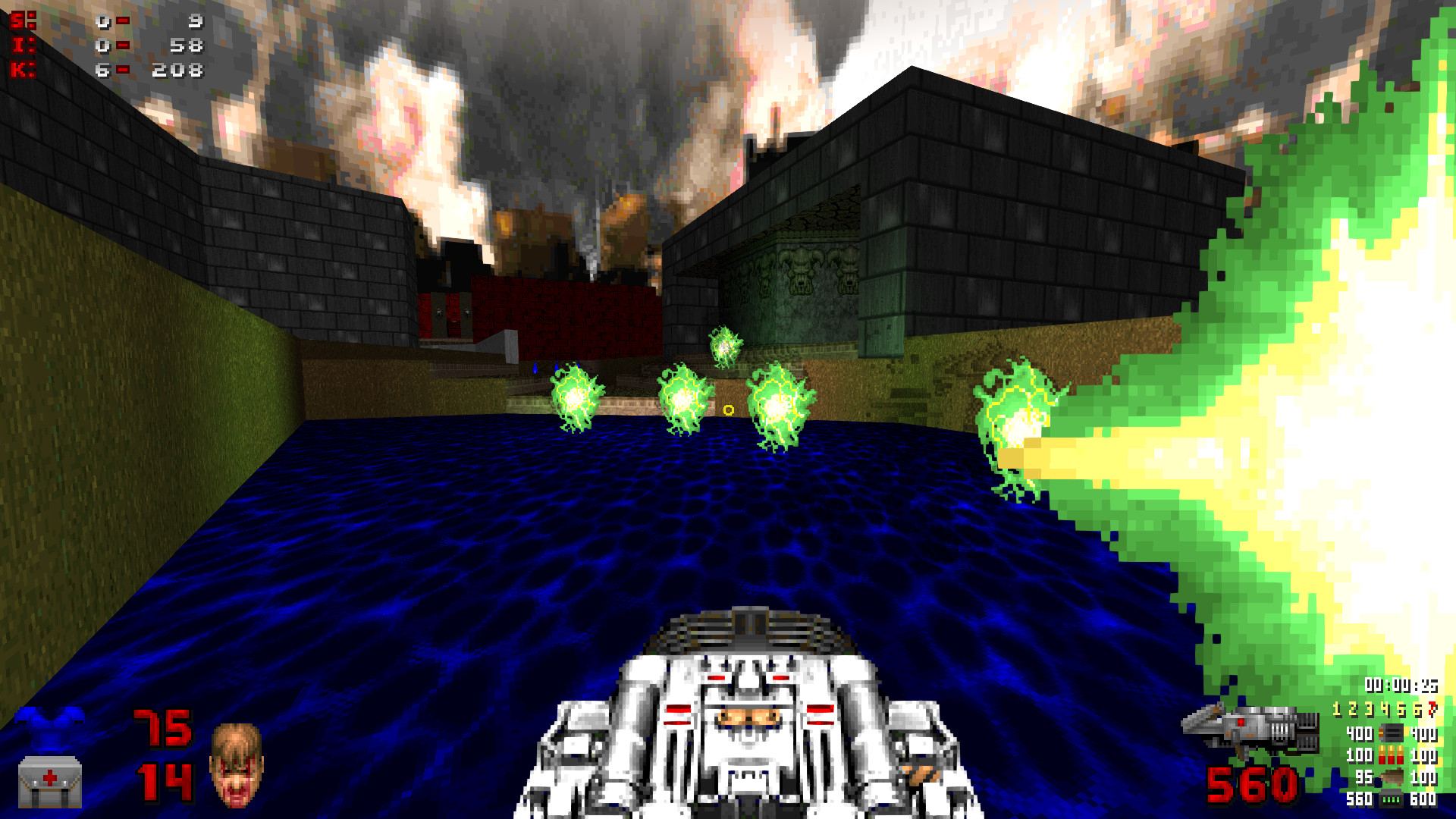This screenshot has width=1456, height=819.
Task: Click the yellow ring crosshair
Action: coord(729,409)
